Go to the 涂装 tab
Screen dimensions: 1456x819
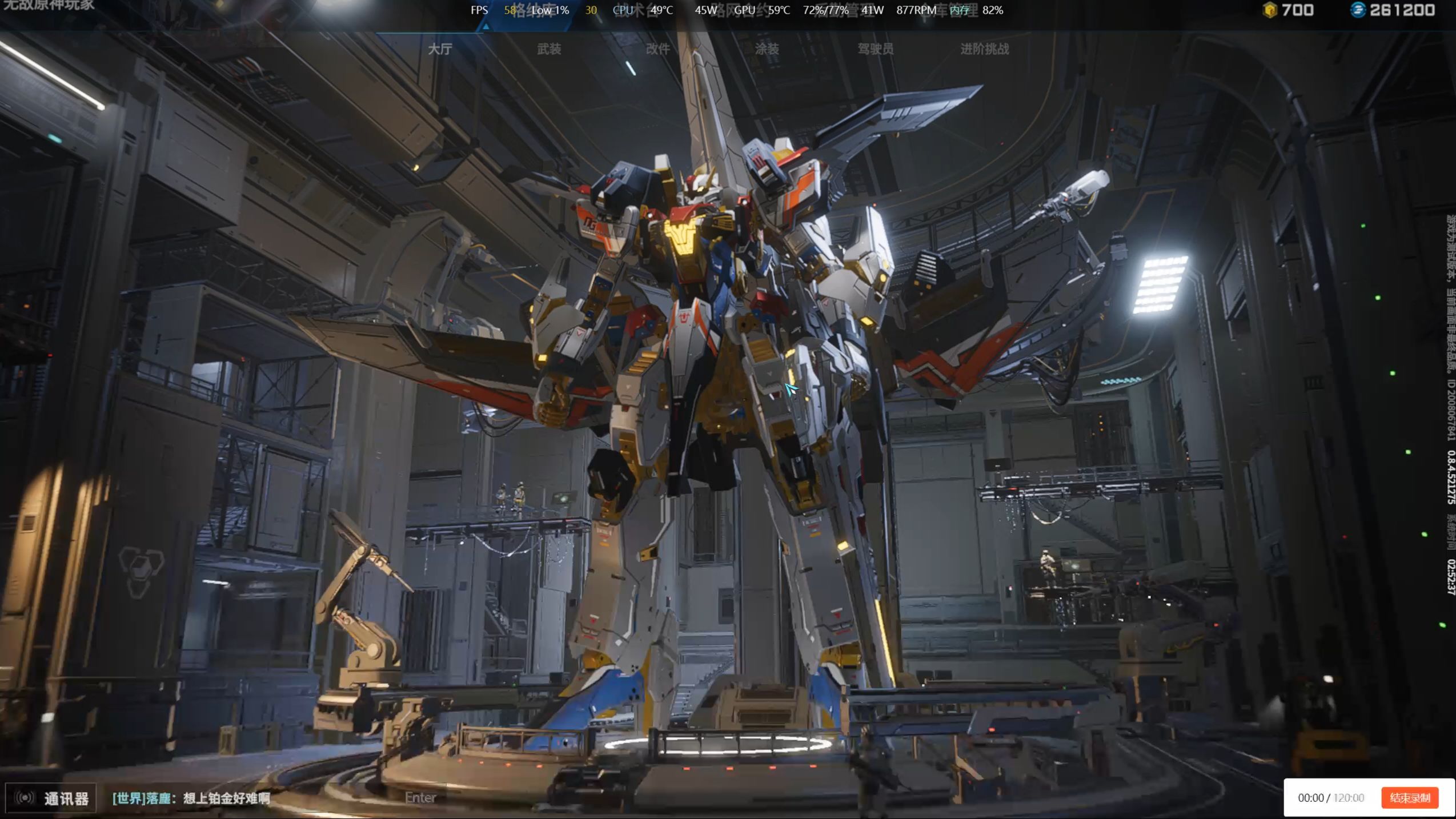[x=767, y=49]
